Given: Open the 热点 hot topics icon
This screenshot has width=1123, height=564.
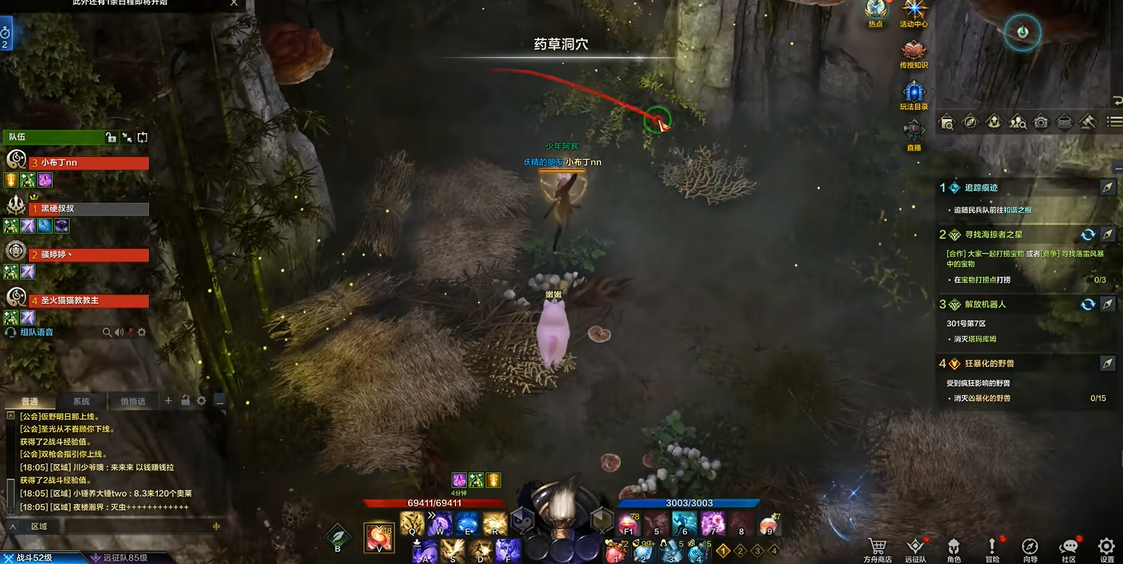Looking at the screenshot, I should click(x=876, y=12).
